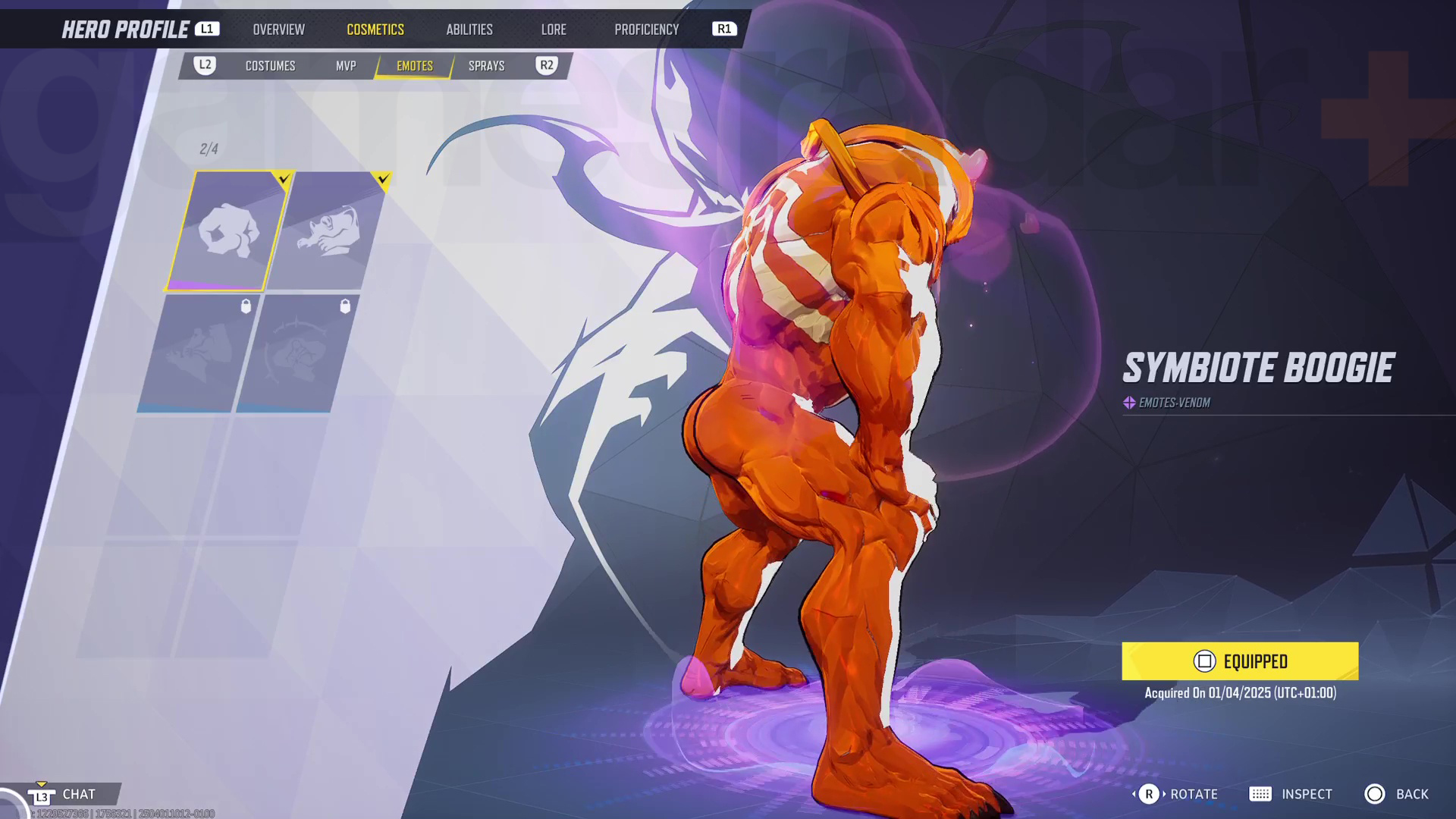The height and width of the screenshot is (819, 1456).
Task: Click the yellow Equipped button
Action: click(x=1240, y=661)
